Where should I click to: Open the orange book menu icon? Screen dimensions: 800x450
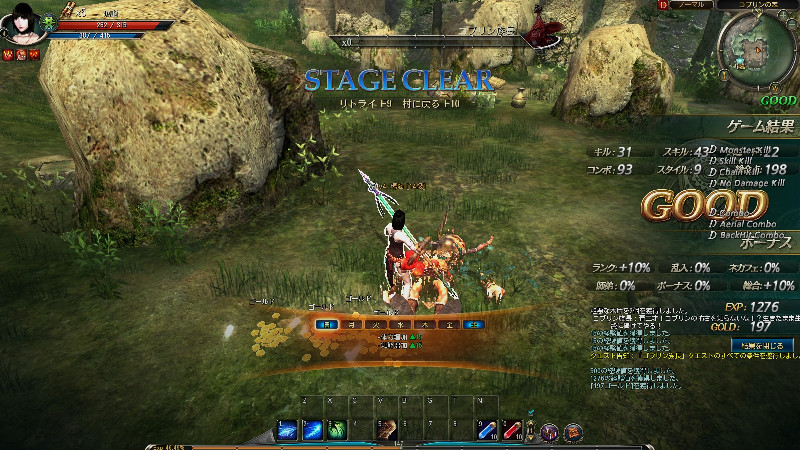tap(573, 432)
